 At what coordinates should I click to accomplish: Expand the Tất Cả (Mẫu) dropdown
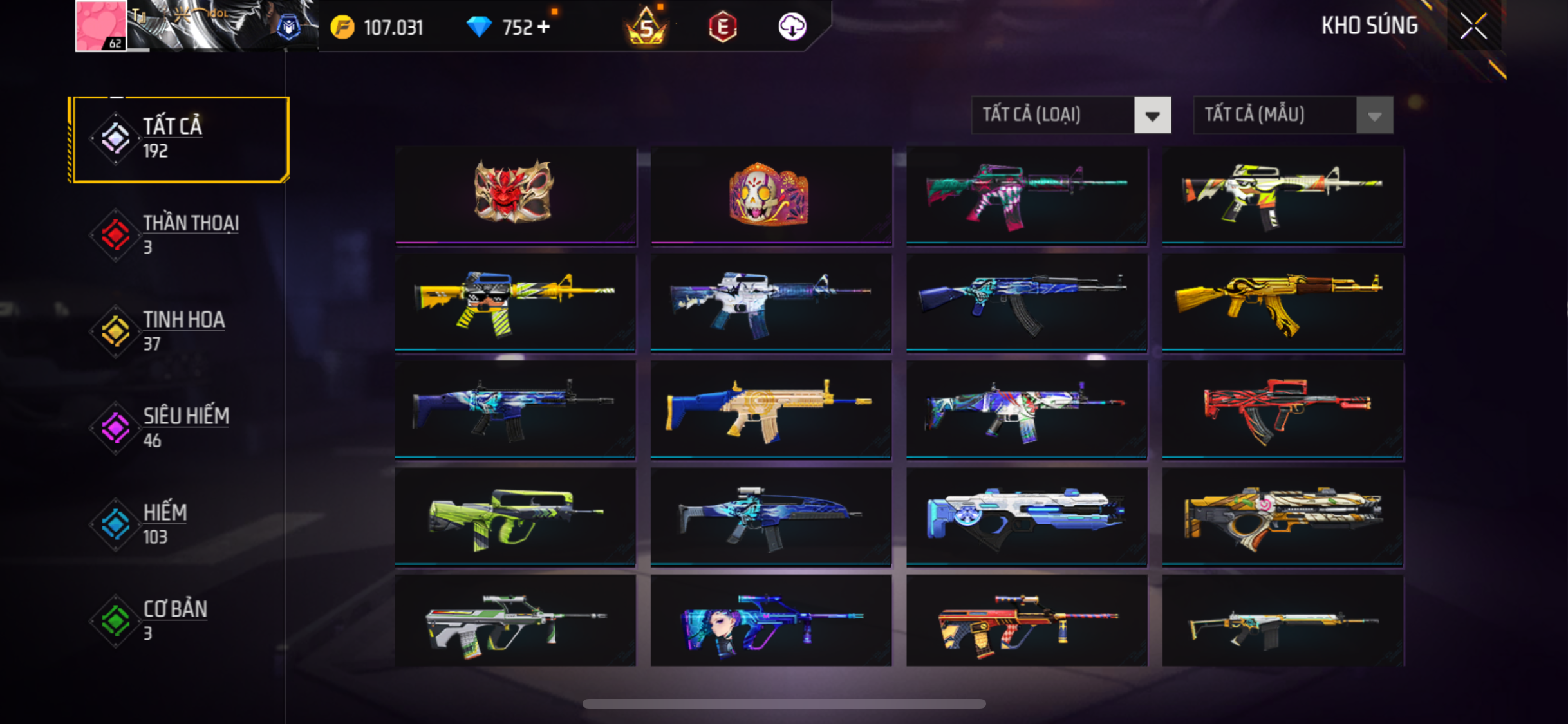click(x=1293, y=115)
